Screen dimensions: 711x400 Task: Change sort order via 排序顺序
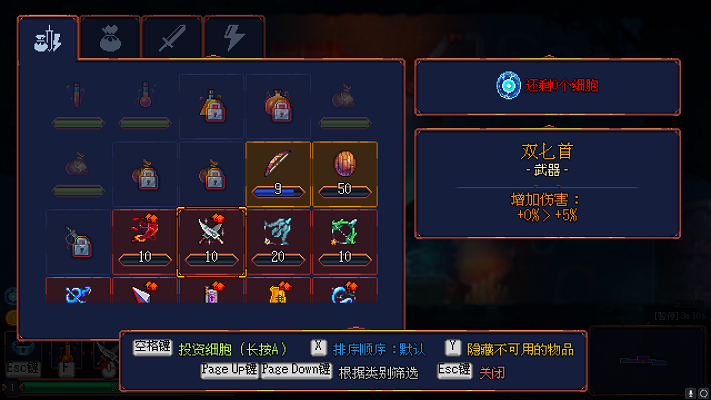[381, 349]
